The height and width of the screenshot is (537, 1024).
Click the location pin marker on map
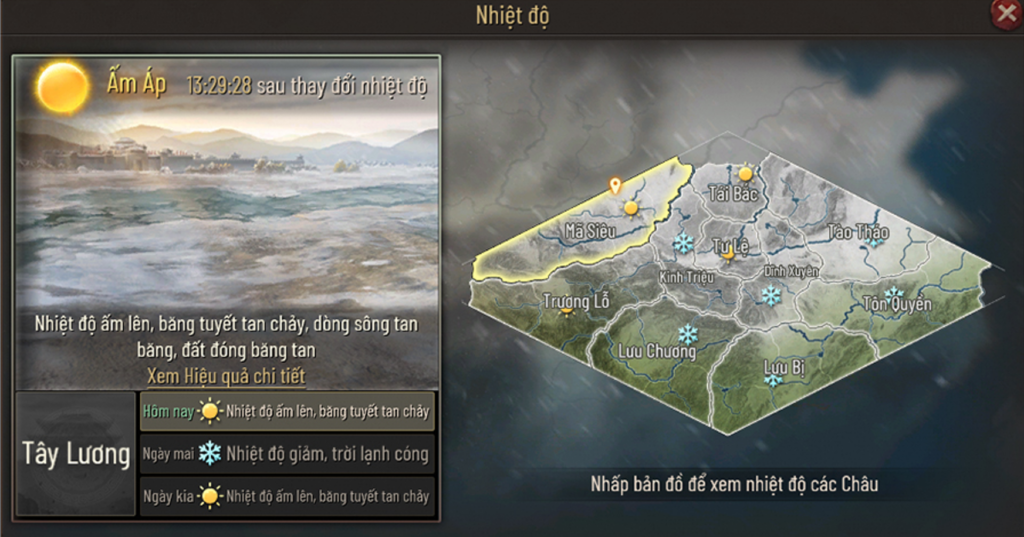(x=615, y=186)
